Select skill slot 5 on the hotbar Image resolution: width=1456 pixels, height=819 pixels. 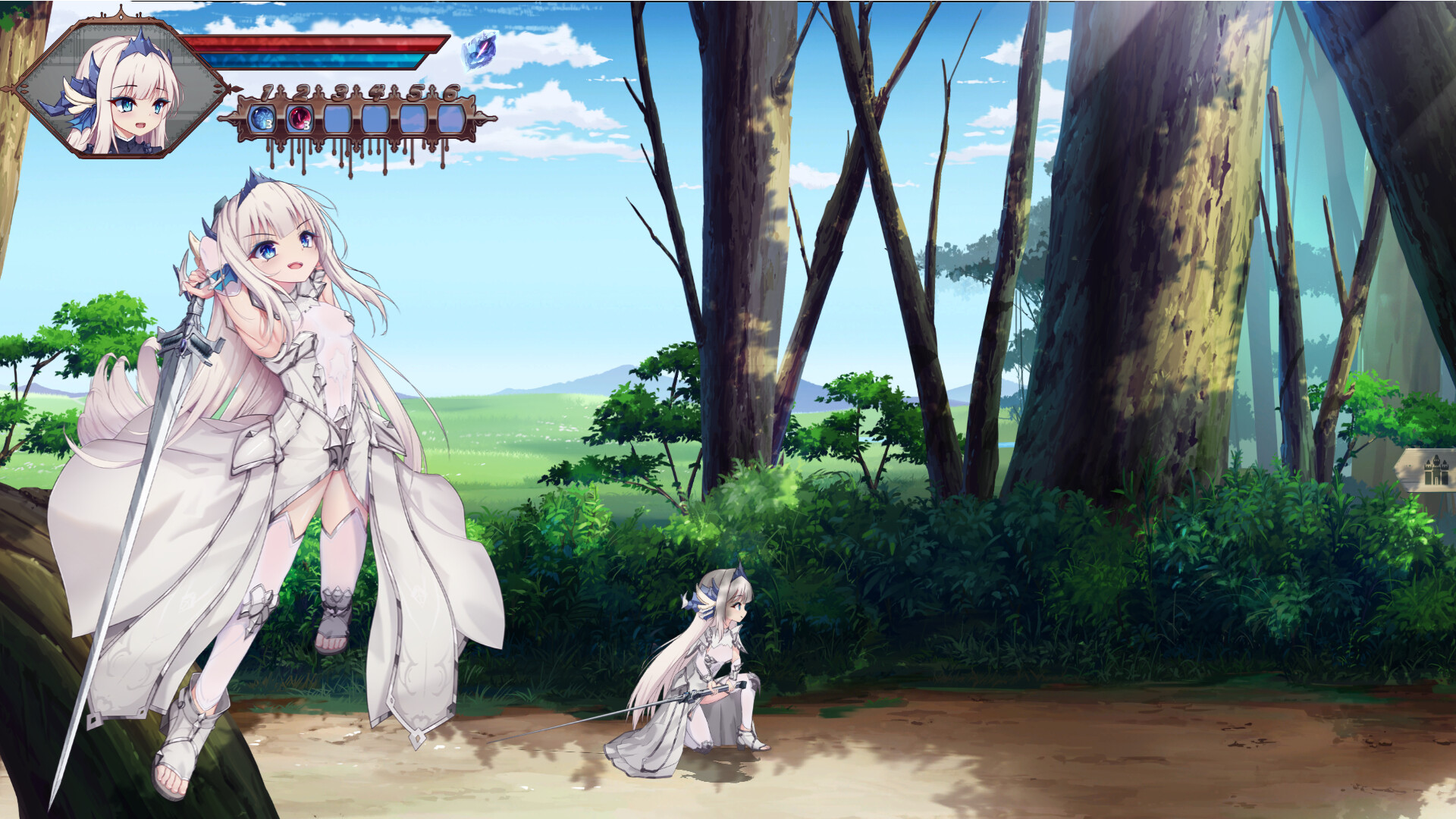pyautogui.click(x=415, y=118)
